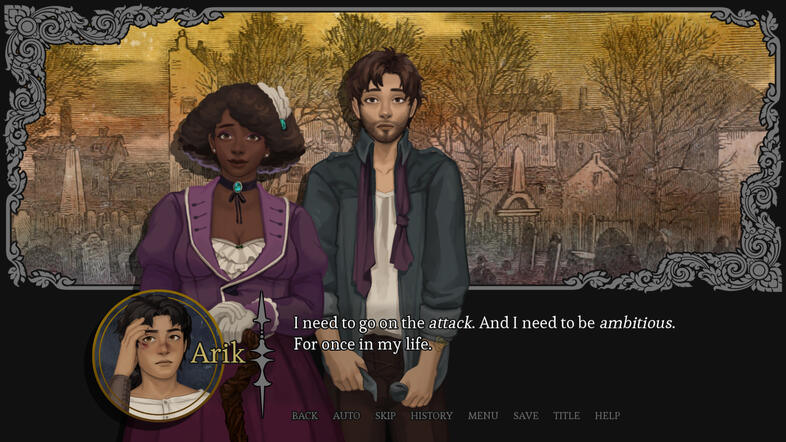
Task: Open the dialogue History log
Action: click(431, 416)
